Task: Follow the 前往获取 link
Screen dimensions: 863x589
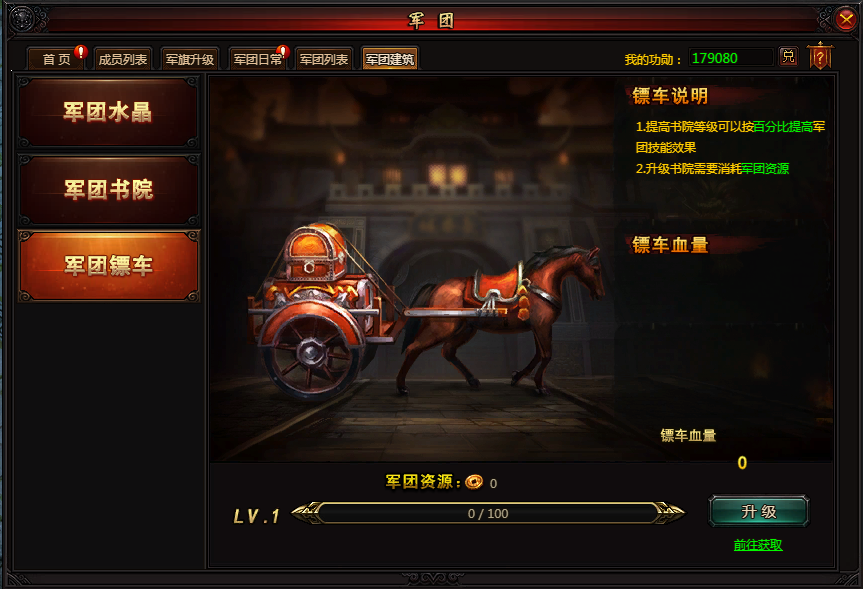Action: [758, 545]
